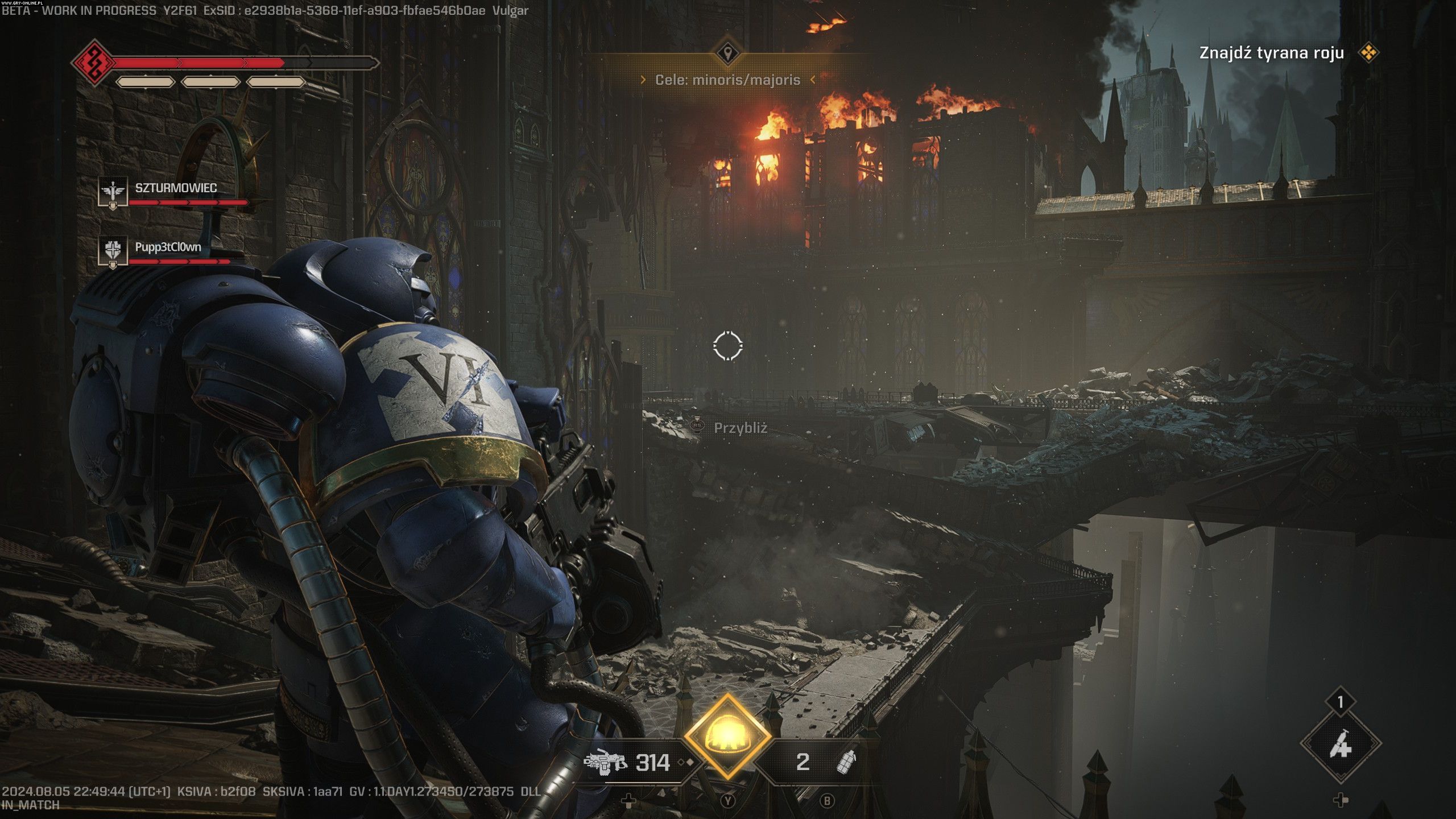Use the medicae stimm diamond slot
This screenshot has height=819, width=1456.
(1341, 743)
